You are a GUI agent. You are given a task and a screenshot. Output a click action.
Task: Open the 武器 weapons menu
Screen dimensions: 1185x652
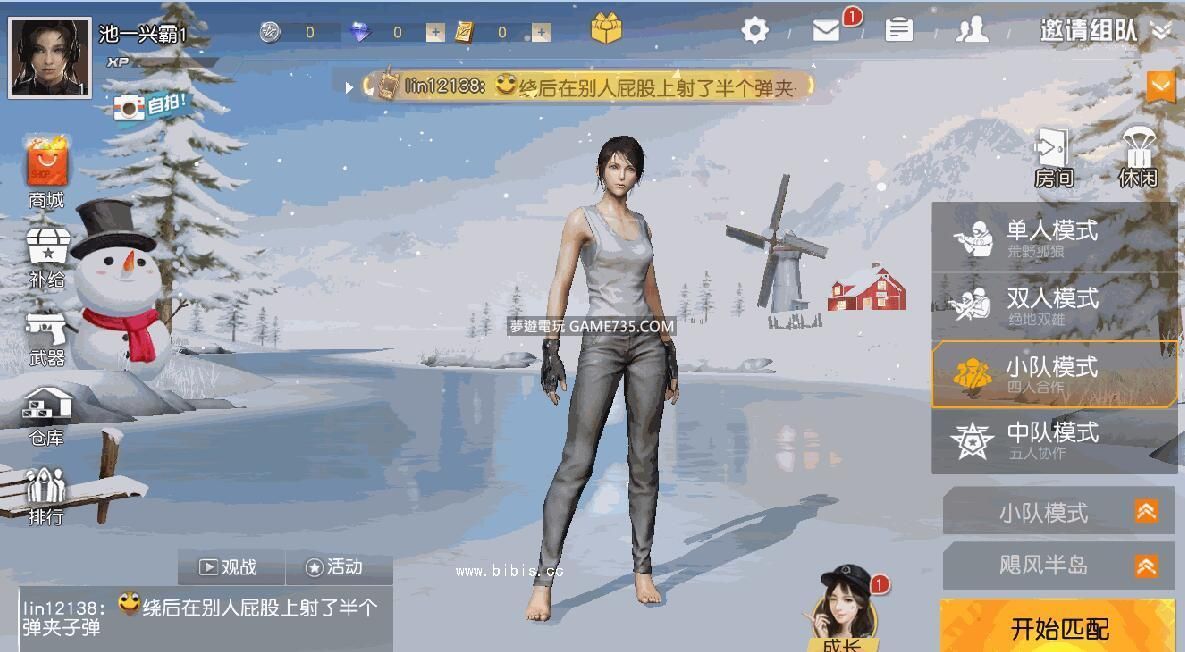pos(46,337)
